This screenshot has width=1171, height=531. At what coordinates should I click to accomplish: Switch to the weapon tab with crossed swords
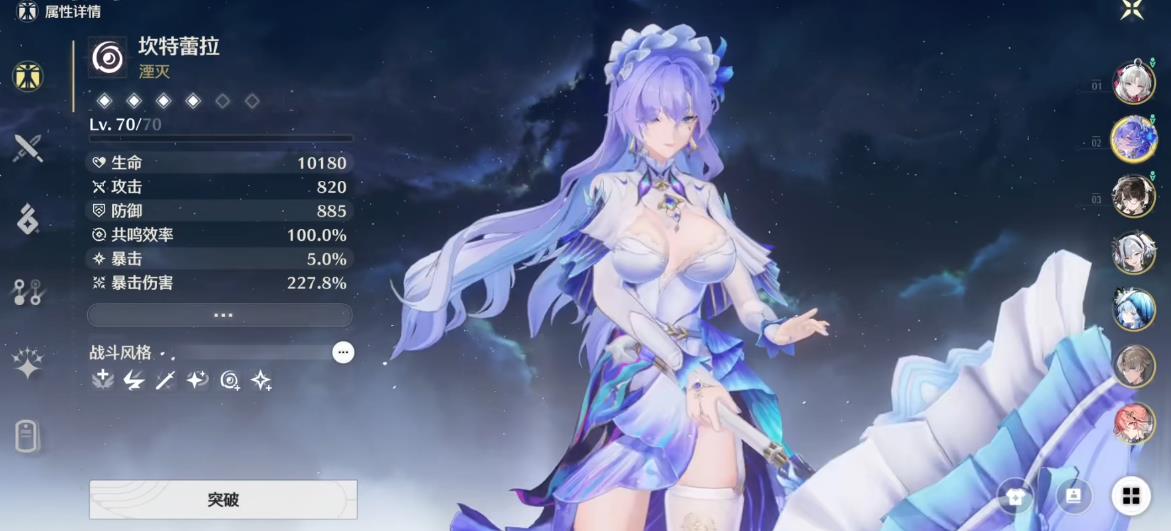pyautogui.click(x=28, y=148)
